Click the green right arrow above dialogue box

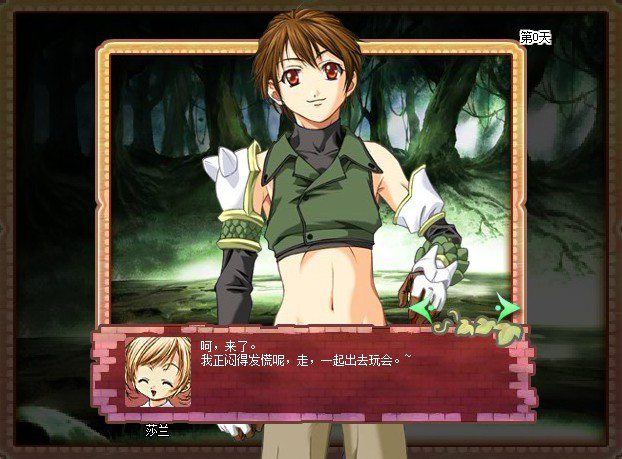click(x=508, y=307)
